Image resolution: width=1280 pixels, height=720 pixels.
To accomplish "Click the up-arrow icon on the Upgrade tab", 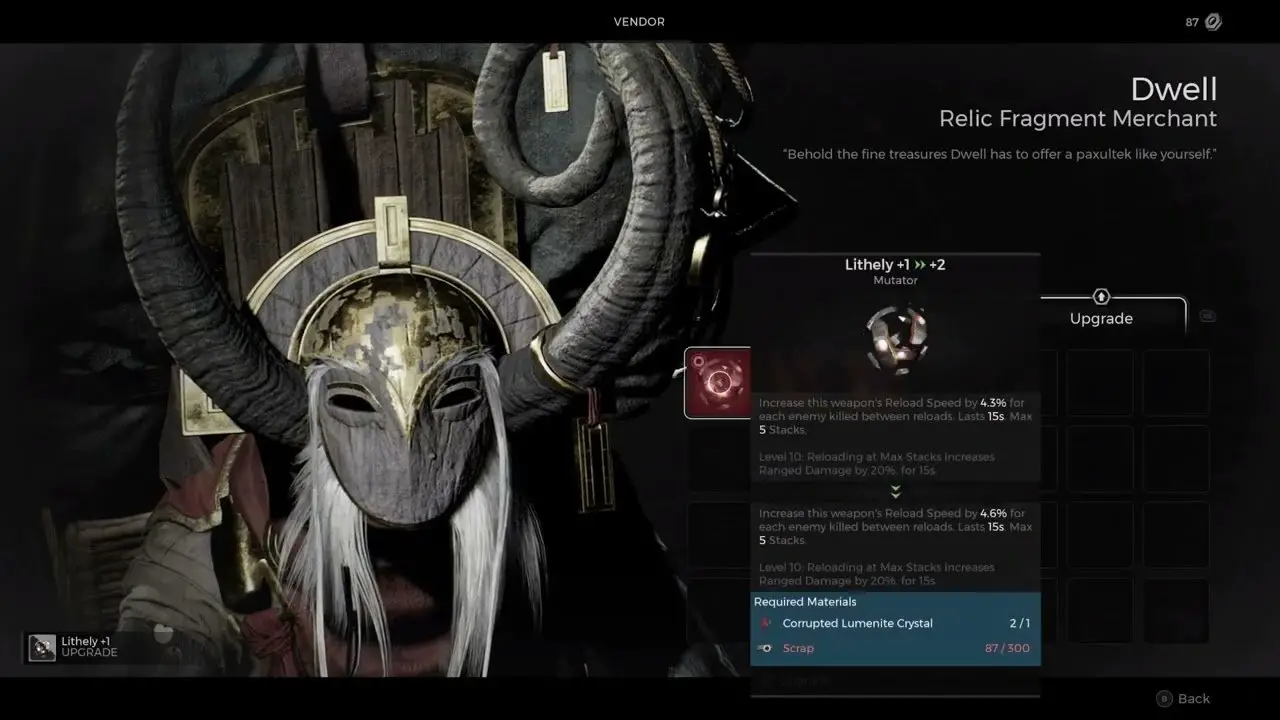I will [1100, 297].
